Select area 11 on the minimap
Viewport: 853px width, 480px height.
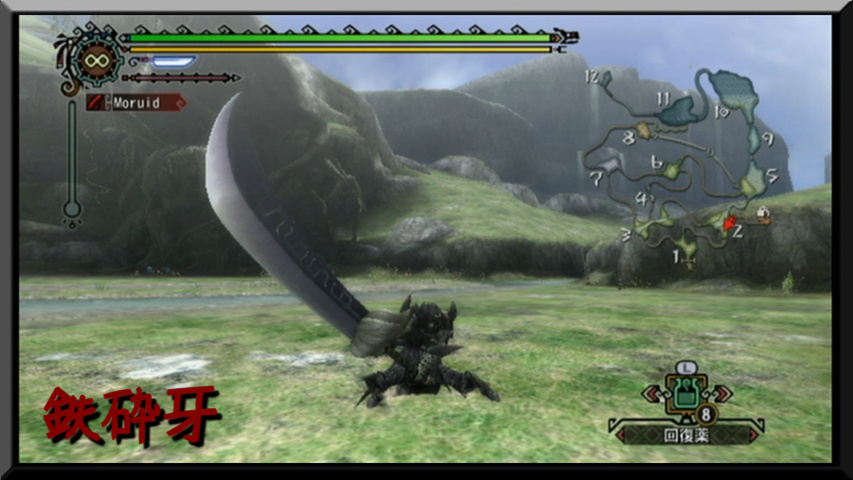(x=663, y=97)
